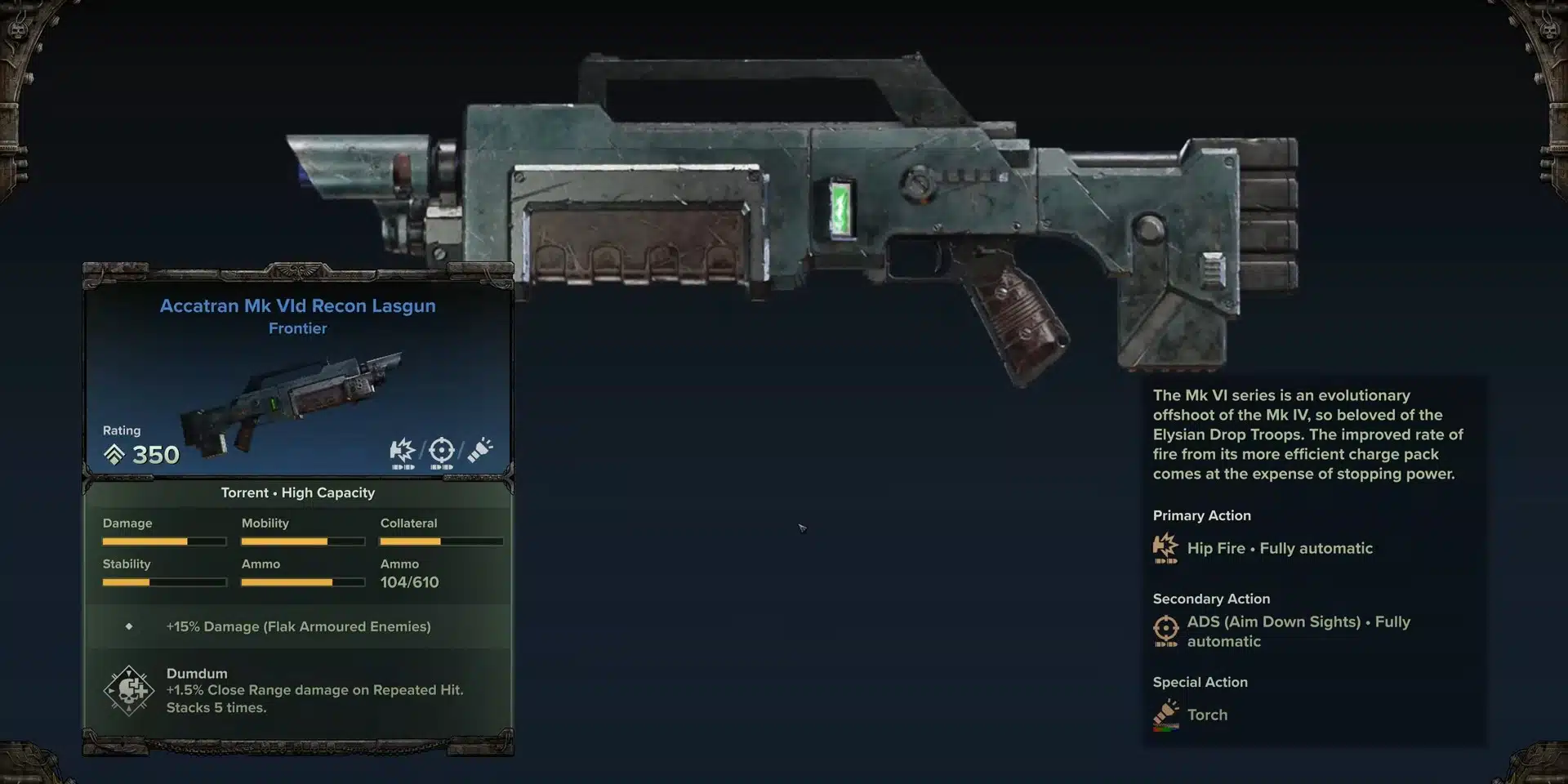Click the crosshair icon on the weapon card

[x=441, y=452]
